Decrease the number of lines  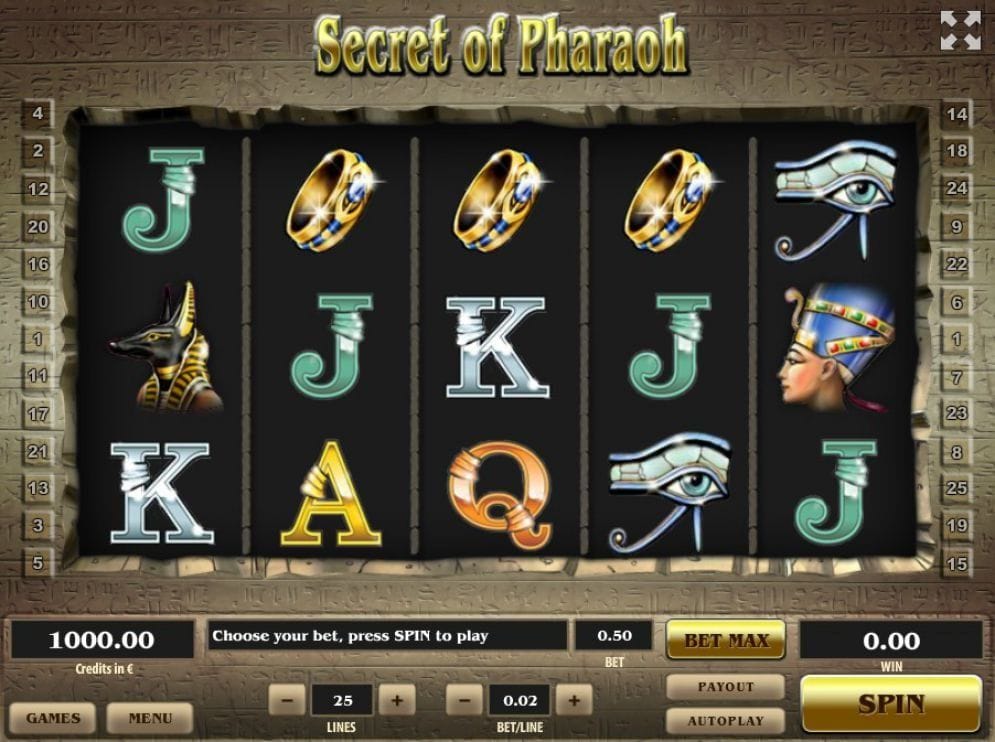pyautogui.click(x=287, y=700)
